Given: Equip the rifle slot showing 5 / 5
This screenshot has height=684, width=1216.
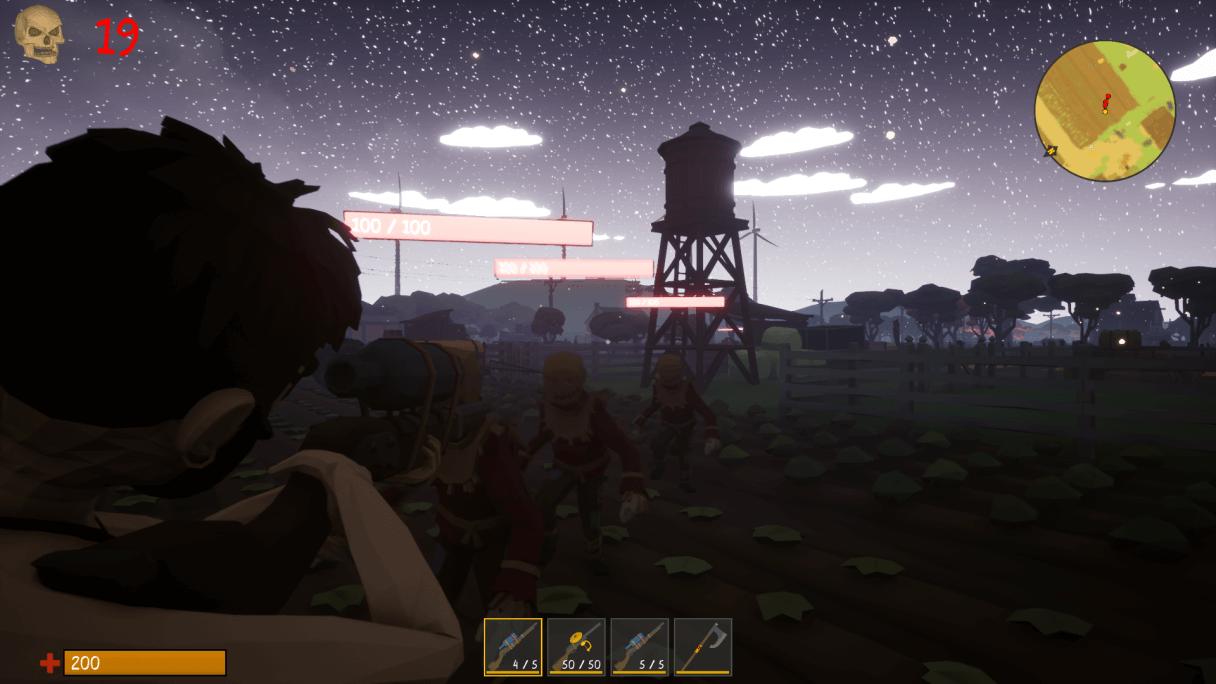Looking at the screenshot, I should (639, 647).
